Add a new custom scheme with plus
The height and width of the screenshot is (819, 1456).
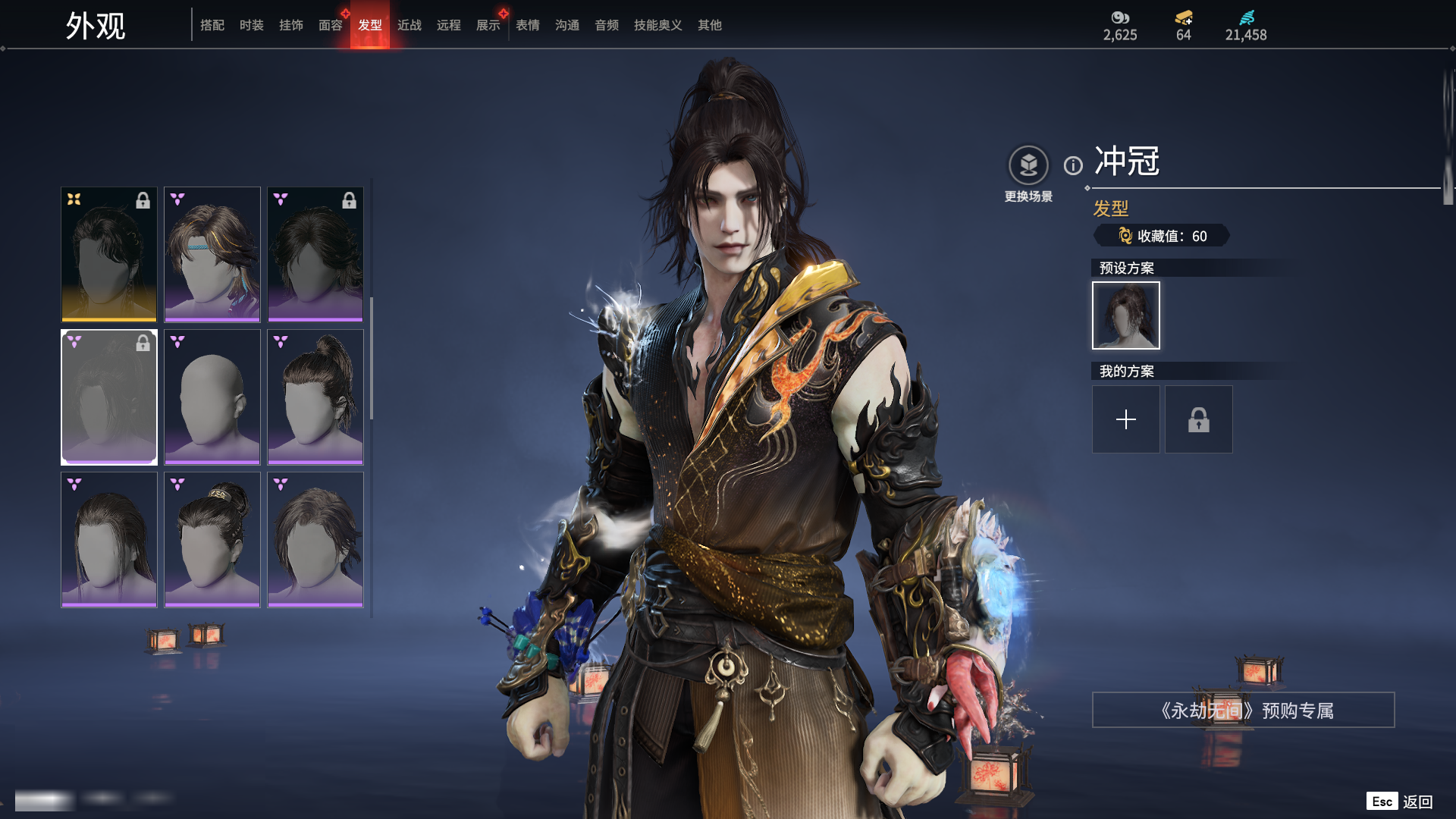point(1126,419)
